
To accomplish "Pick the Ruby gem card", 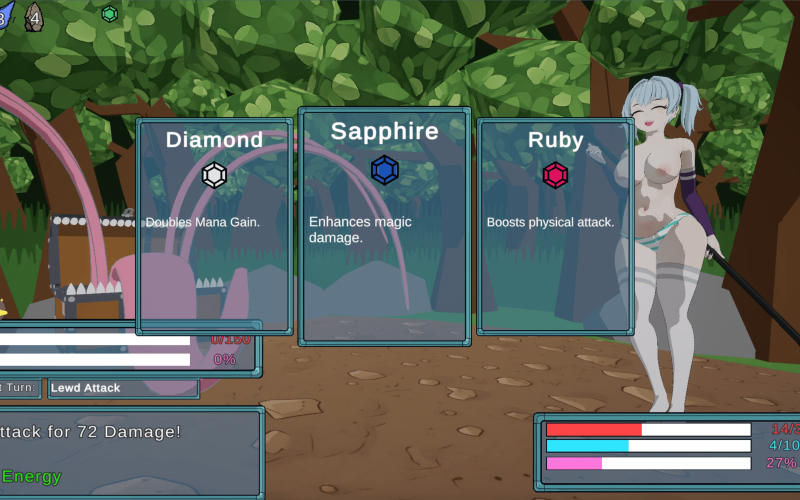I will coord(555,226).
